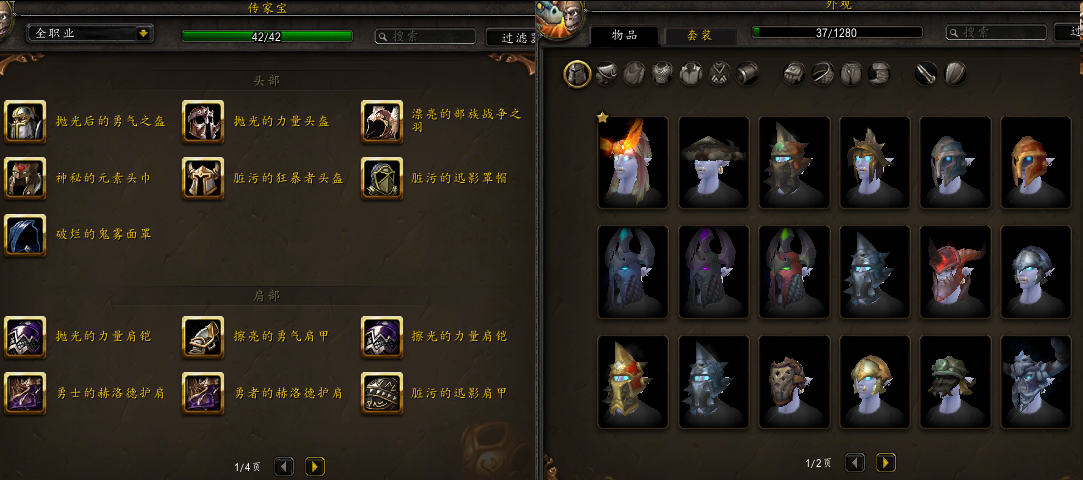Go to next appearance page
1083x480 pixels.
coord(885,463)
